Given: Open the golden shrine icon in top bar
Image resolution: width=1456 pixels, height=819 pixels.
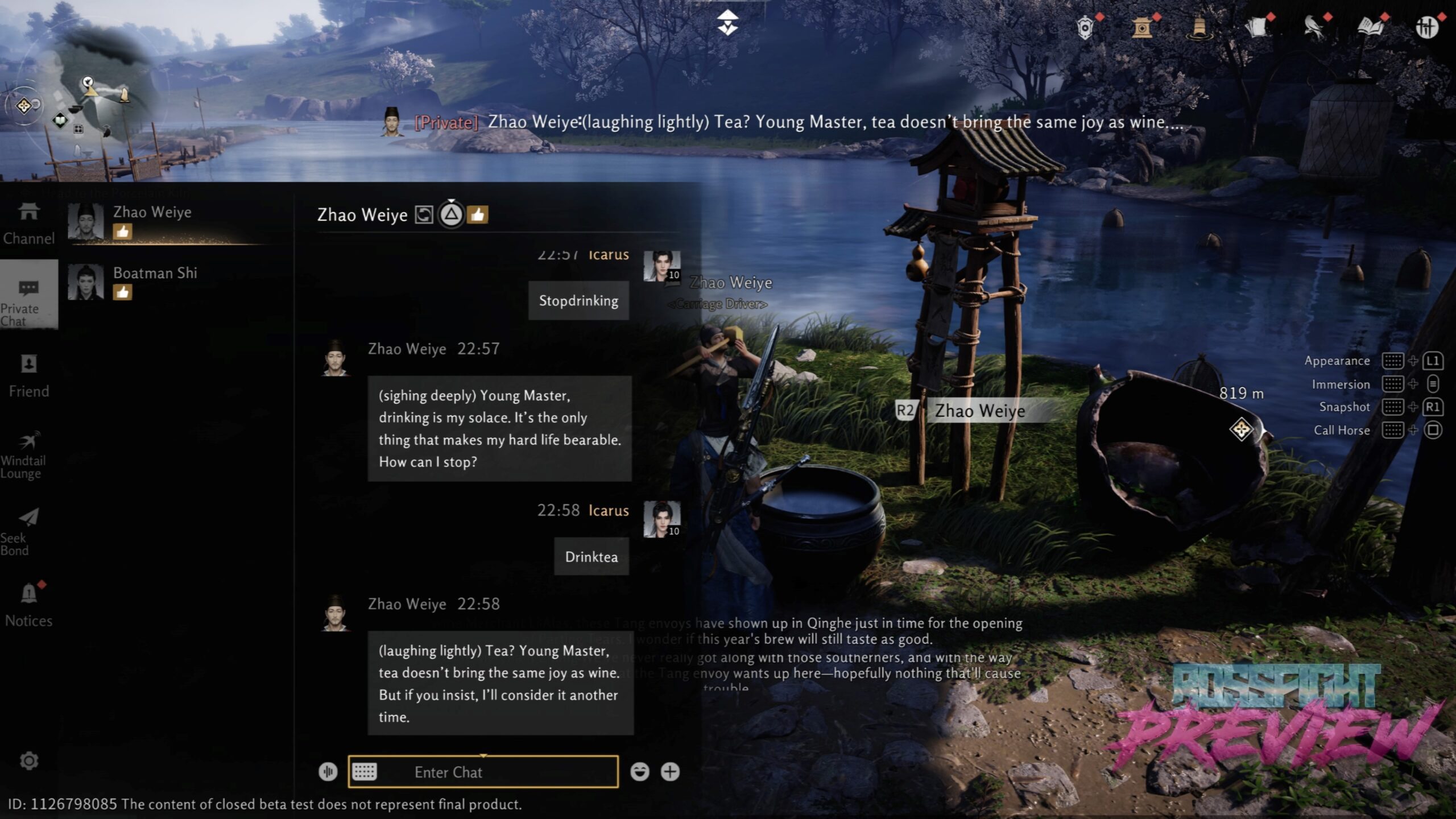Looking at the screenshot, I should [1142, 27].
